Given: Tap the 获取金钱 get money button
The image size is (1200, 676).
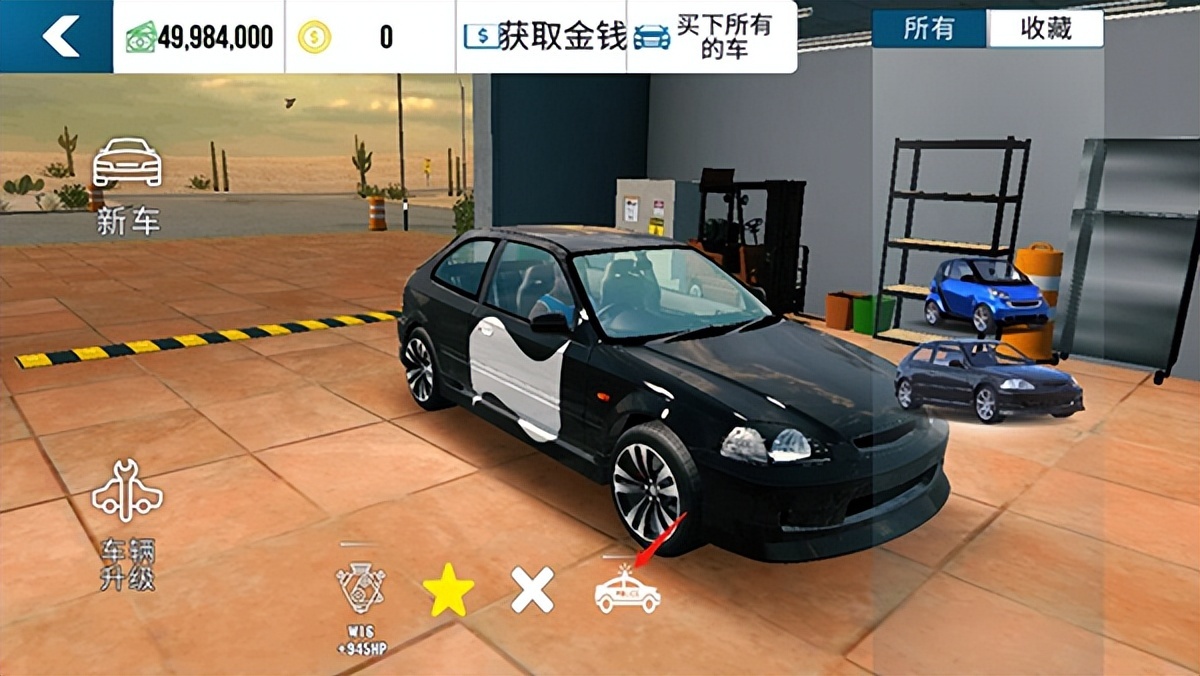Looking at the screenshot, I should 544,37.
